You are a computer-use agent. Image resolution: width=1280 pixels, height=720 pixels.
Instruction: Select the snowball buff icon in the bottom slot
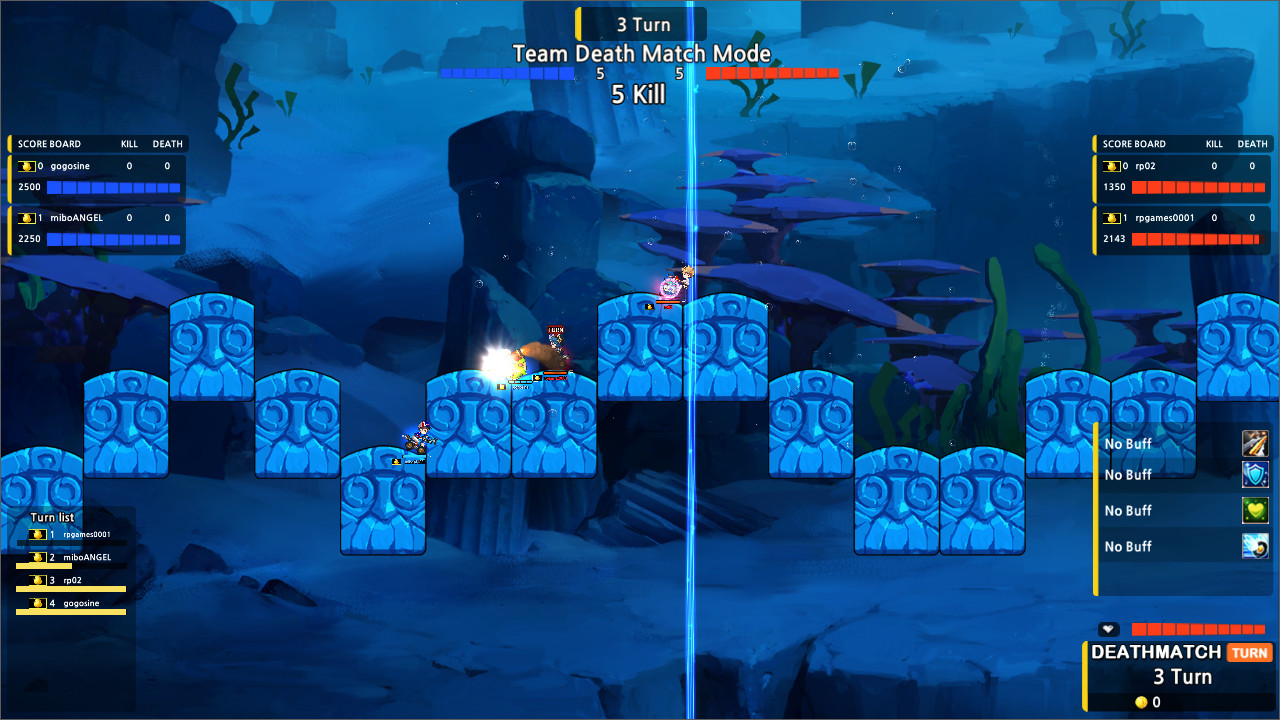coord(1256,546)
